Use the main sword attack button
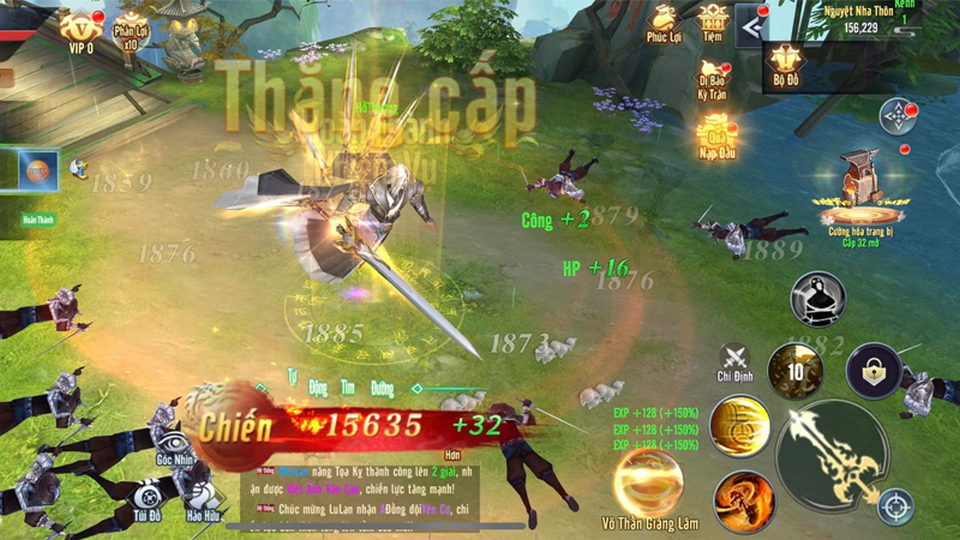 click(832, 453)
